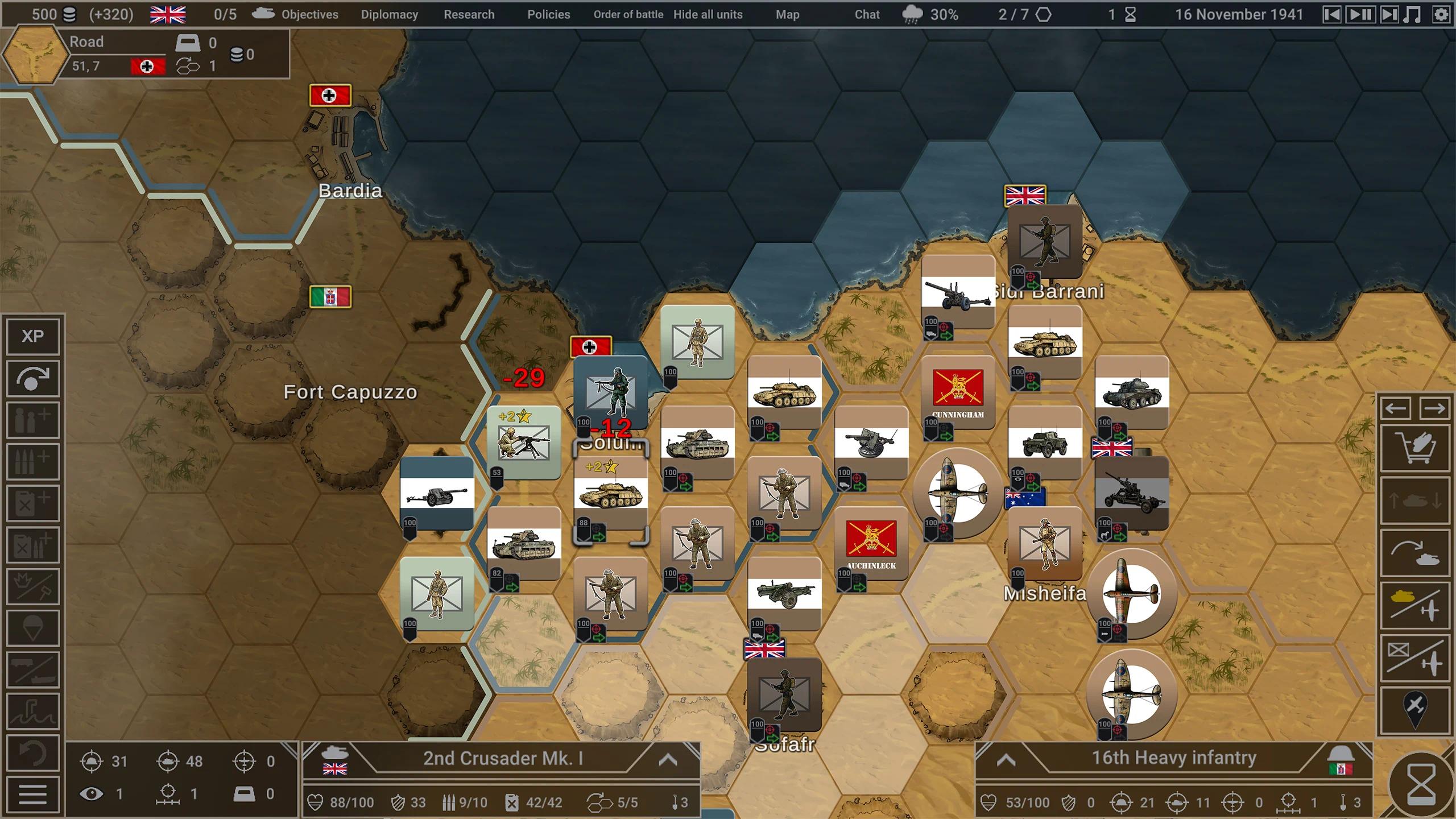Open Order of battle

tap(627, 15)
